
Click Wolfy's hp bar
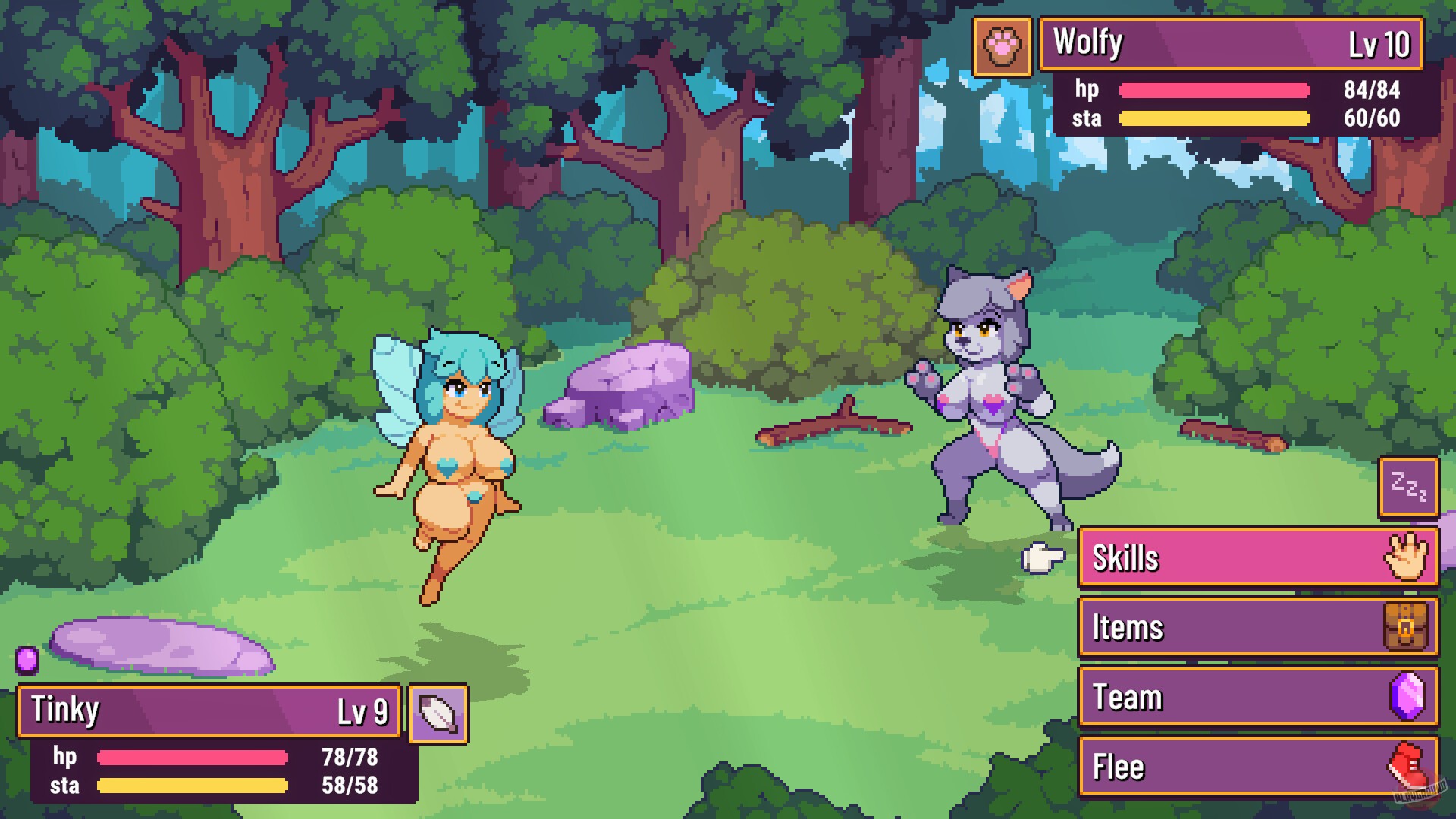[1213, 89]
